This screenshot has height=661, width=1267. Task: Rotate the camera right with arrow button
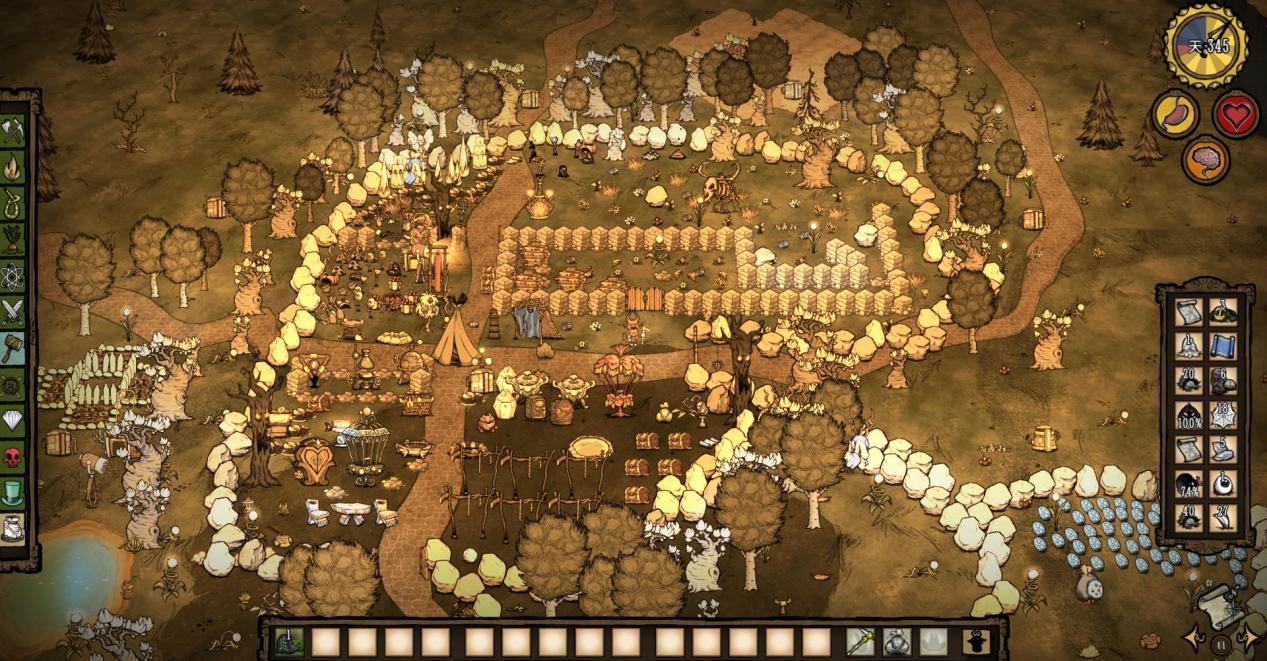point(1247,637)
